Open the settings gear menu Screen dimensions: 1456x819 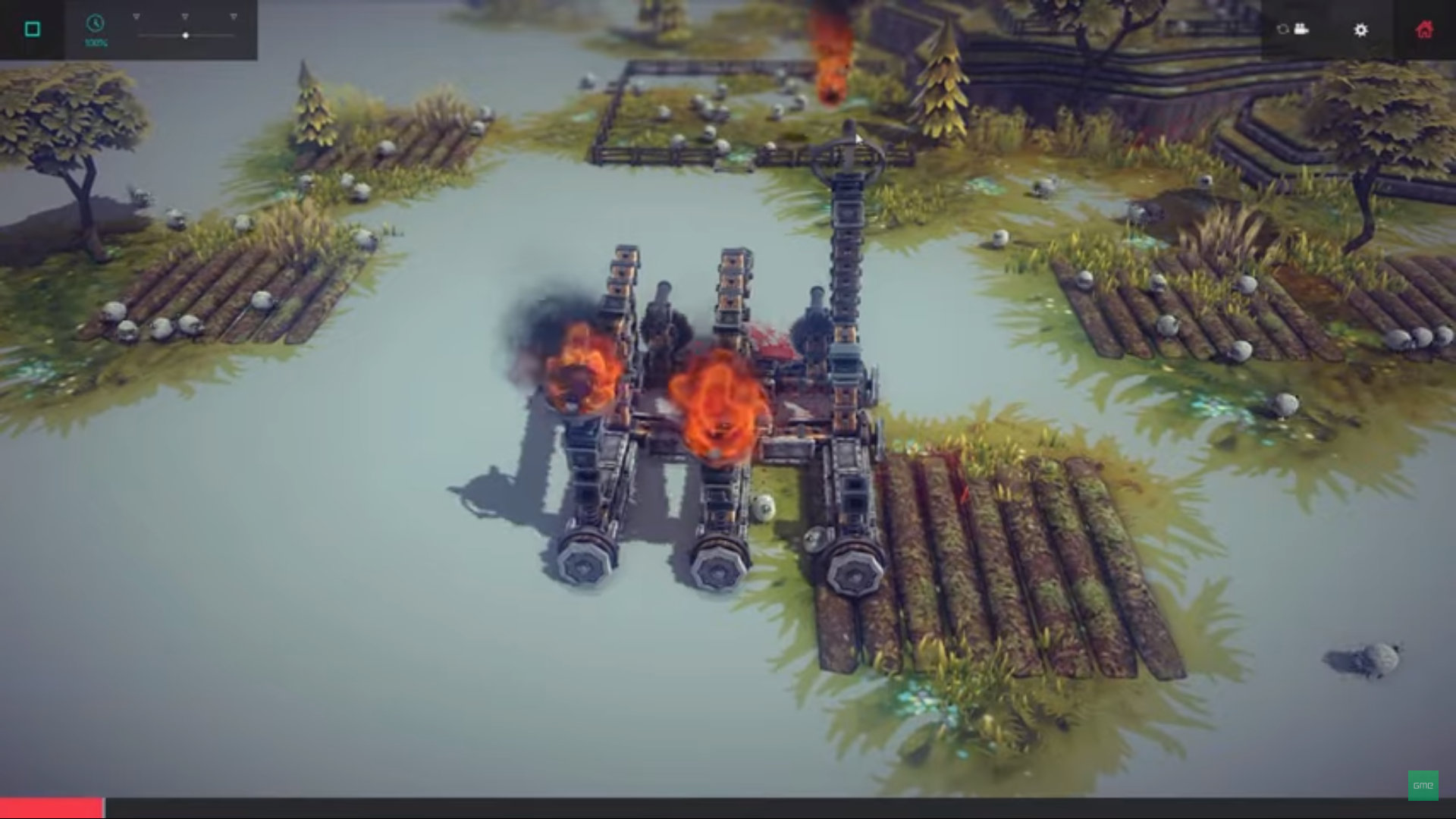[1361, 30]
